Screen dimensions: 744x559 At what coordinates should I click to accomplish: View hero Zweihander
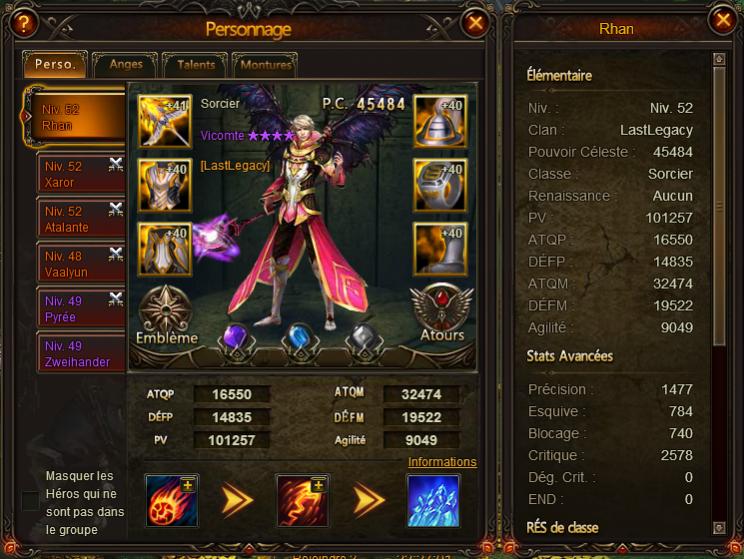80,354
